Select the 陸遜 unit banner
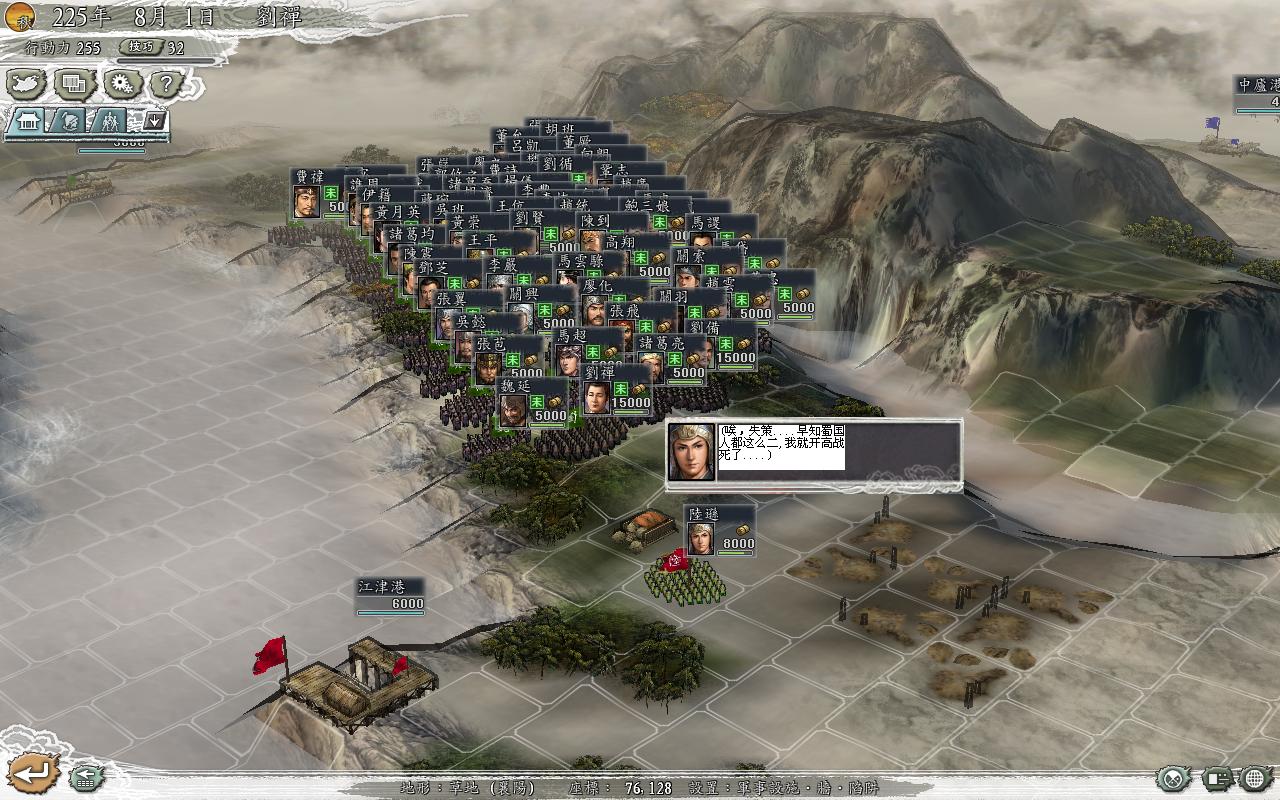This screenshot has width=1280, height=800. pyautogui.click(x=720, y=530)
